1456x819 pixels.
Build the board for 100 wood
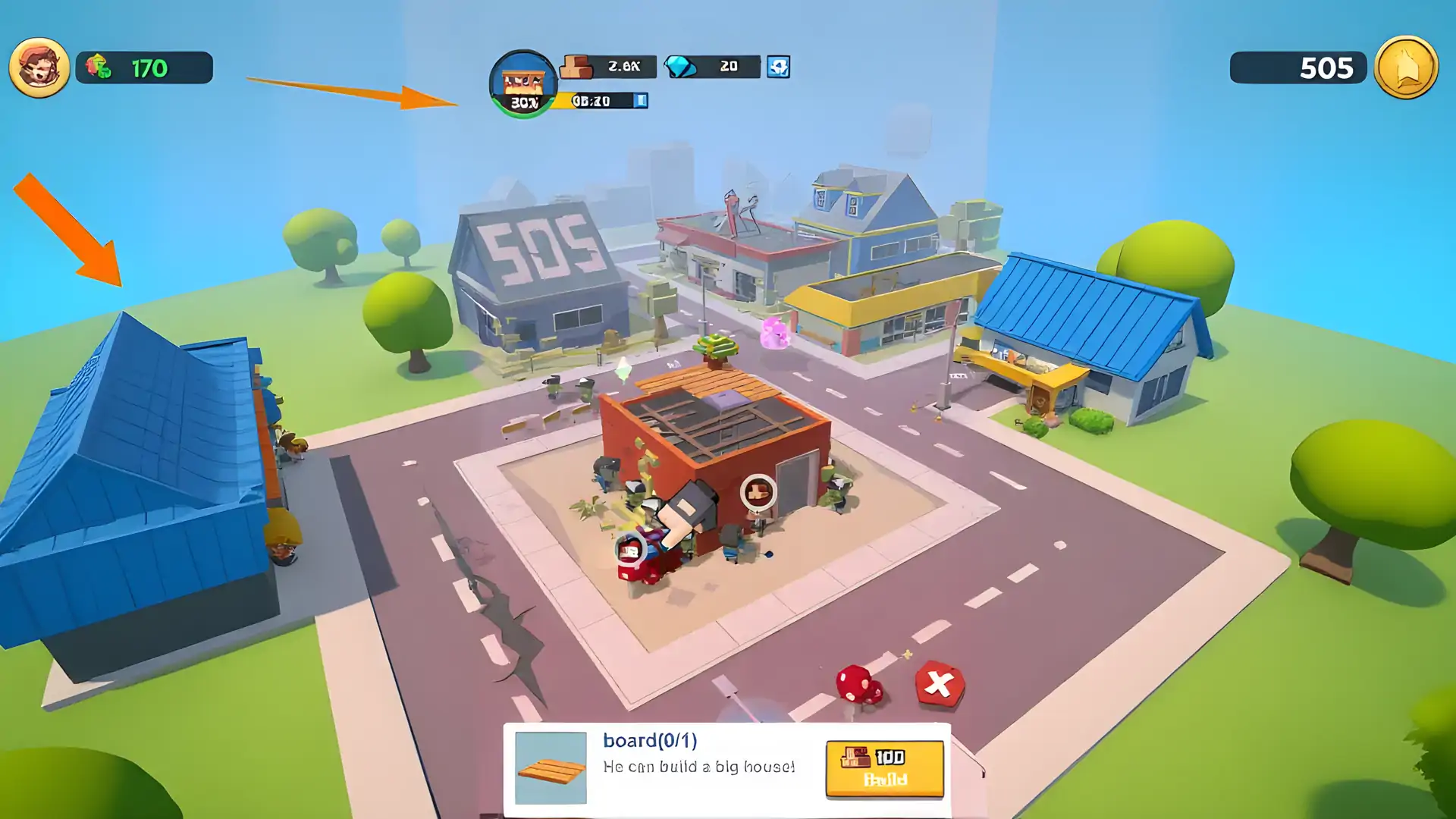tap(884, 768)
